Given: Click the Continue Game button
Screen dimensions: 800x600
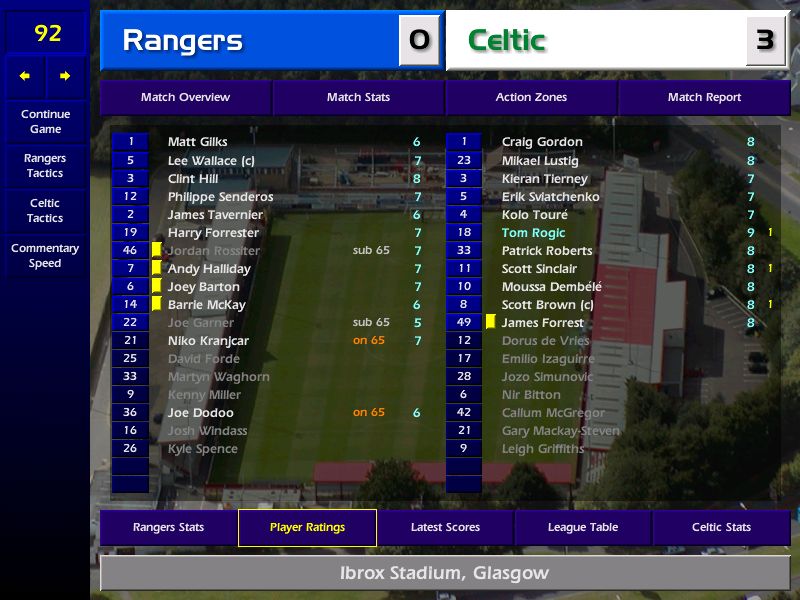Looking at the screenshot, I should [45, 121].
